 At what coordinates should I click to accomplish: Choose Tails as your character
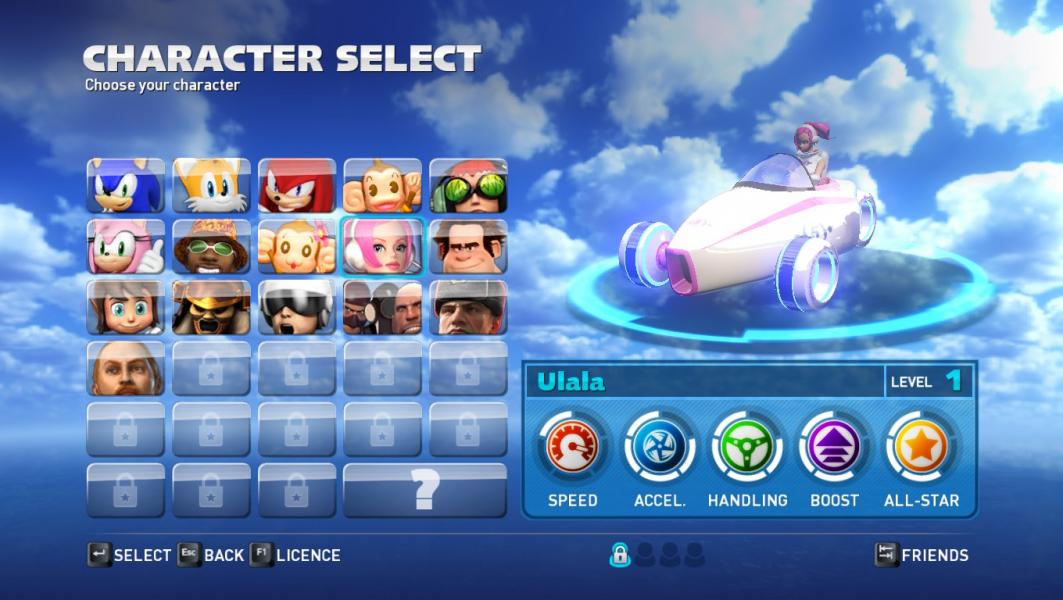coord(211,186)
